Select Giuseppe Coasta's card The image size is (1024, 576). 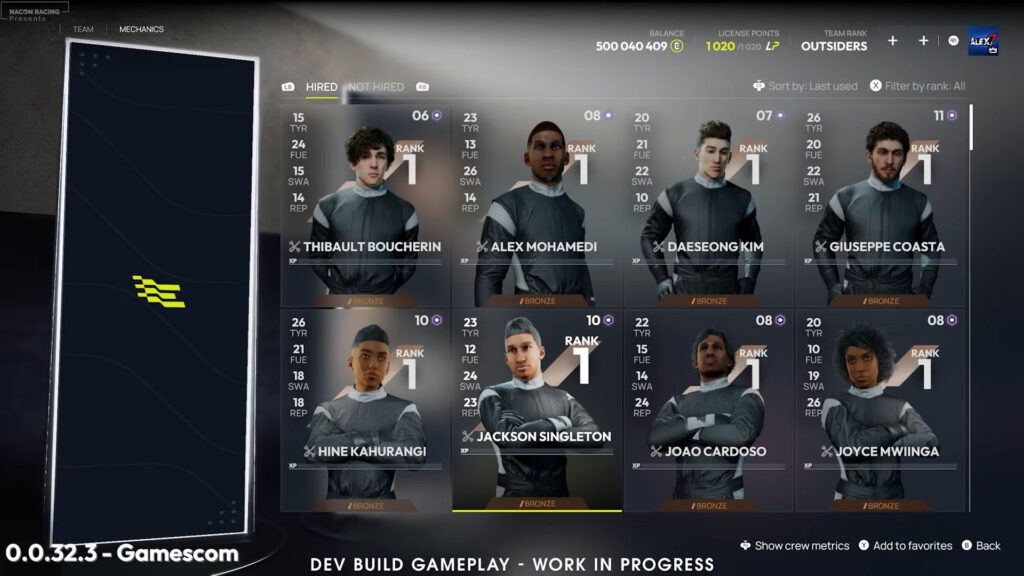[x=881, y=206]
